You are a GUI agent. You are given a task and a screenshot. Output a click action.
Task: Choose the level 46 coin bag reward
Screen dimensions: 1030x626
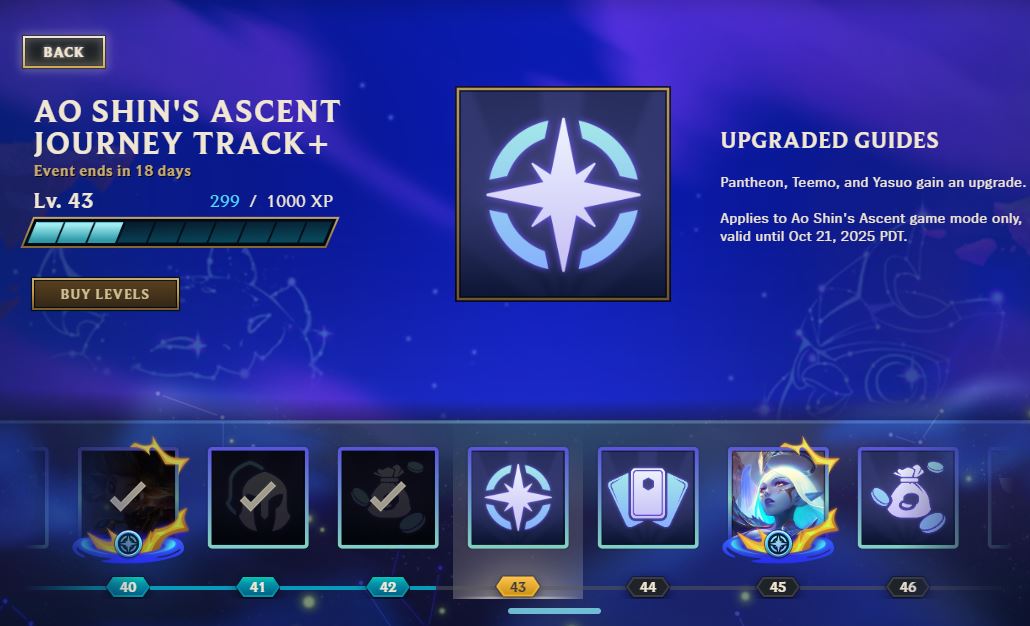908,497
